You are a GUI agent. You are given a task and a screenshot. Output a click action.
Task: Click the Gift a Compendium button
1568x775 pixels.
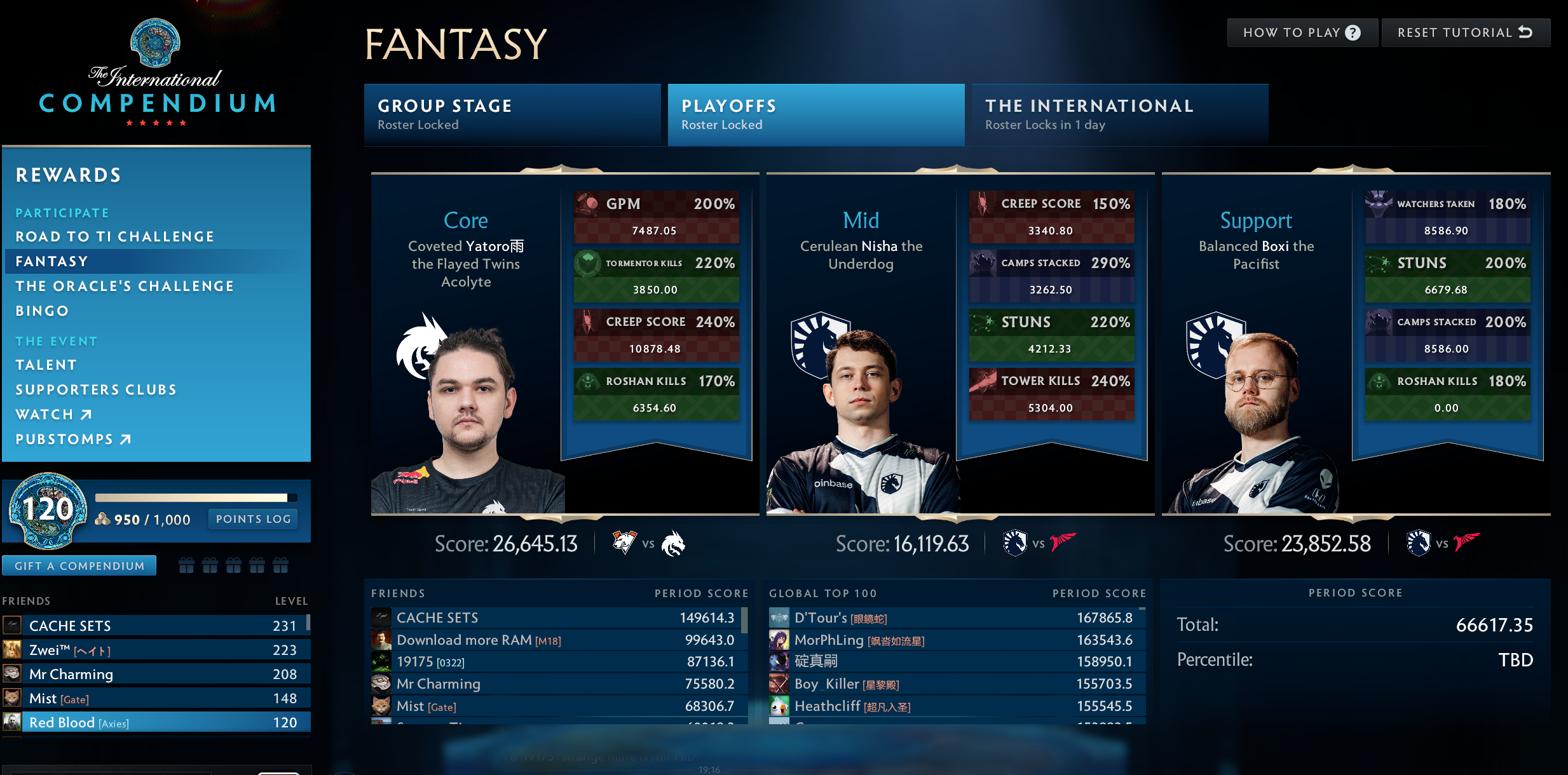79,565
